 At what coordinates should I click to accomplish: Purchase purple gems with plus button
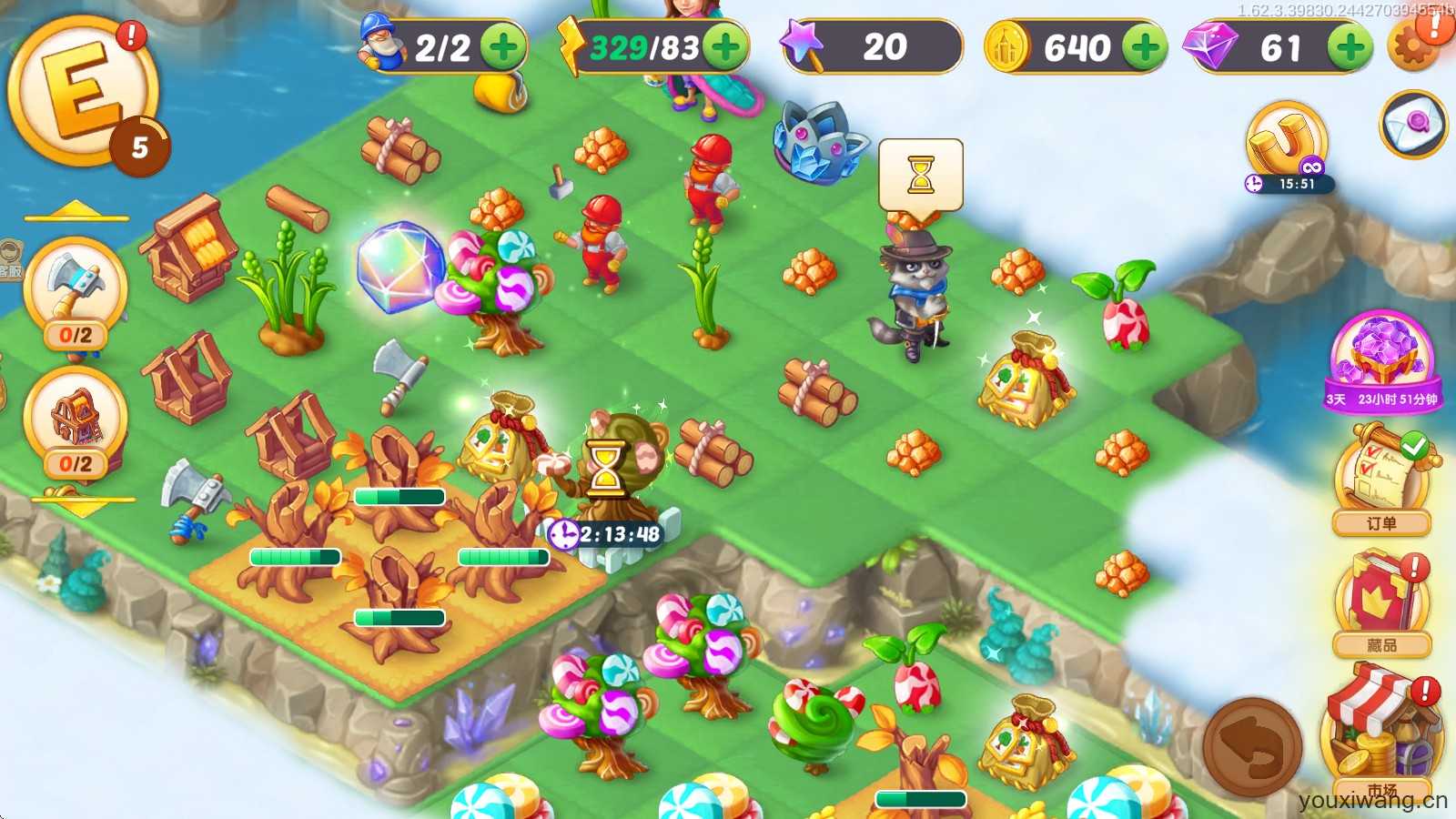point(1350,46)
